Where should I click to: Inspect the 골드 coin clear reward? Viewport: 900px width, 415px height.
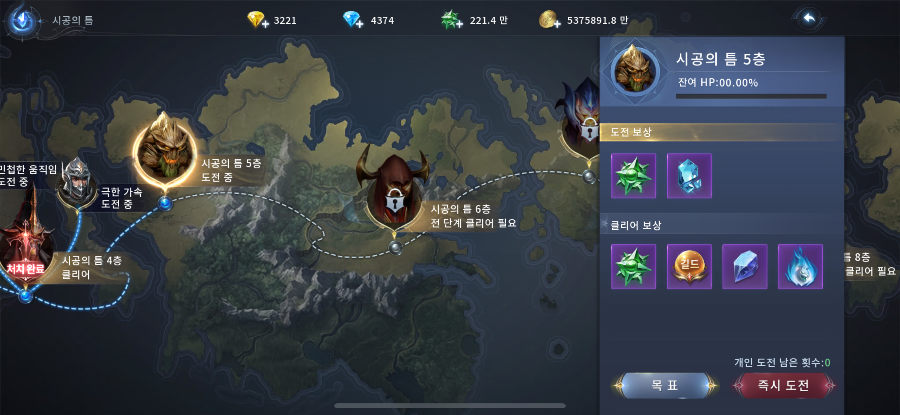pos(689,267)
